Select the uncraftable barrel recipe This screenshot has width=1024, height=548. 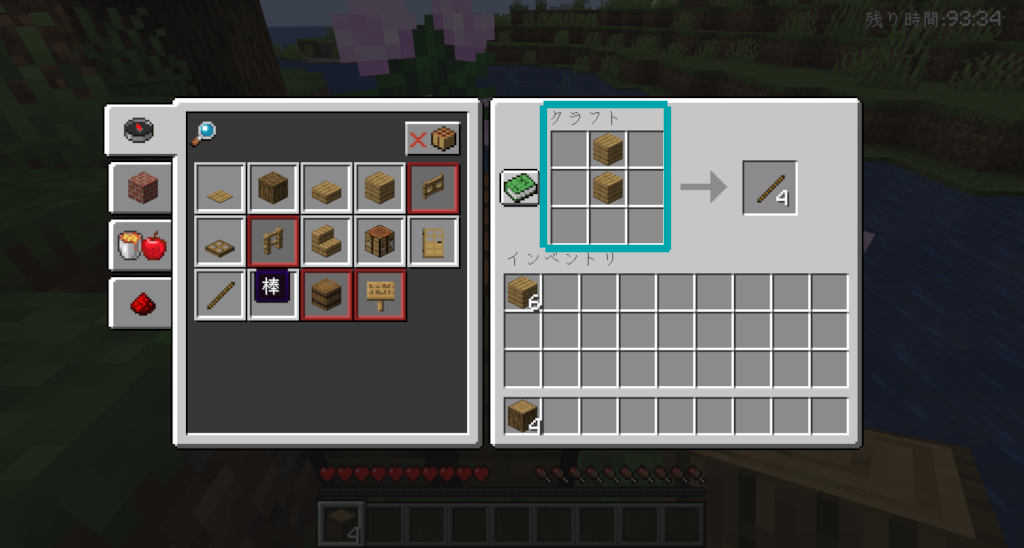point(327,296)
